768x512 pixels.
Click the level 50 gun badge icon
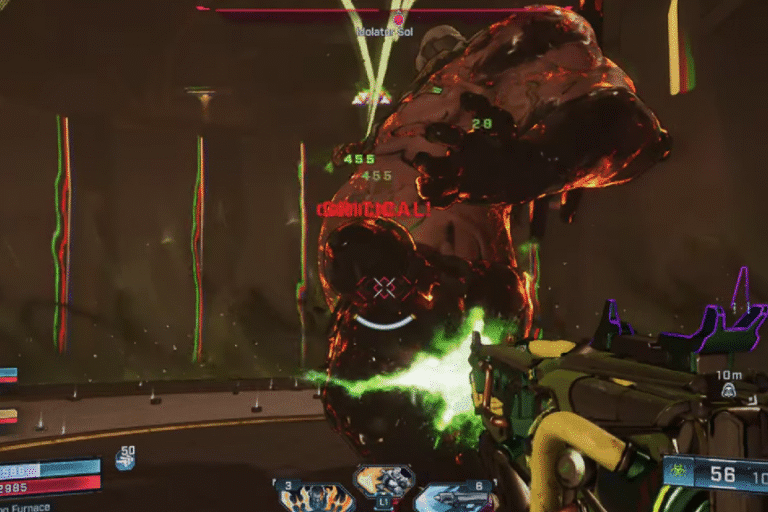(125, 459)
